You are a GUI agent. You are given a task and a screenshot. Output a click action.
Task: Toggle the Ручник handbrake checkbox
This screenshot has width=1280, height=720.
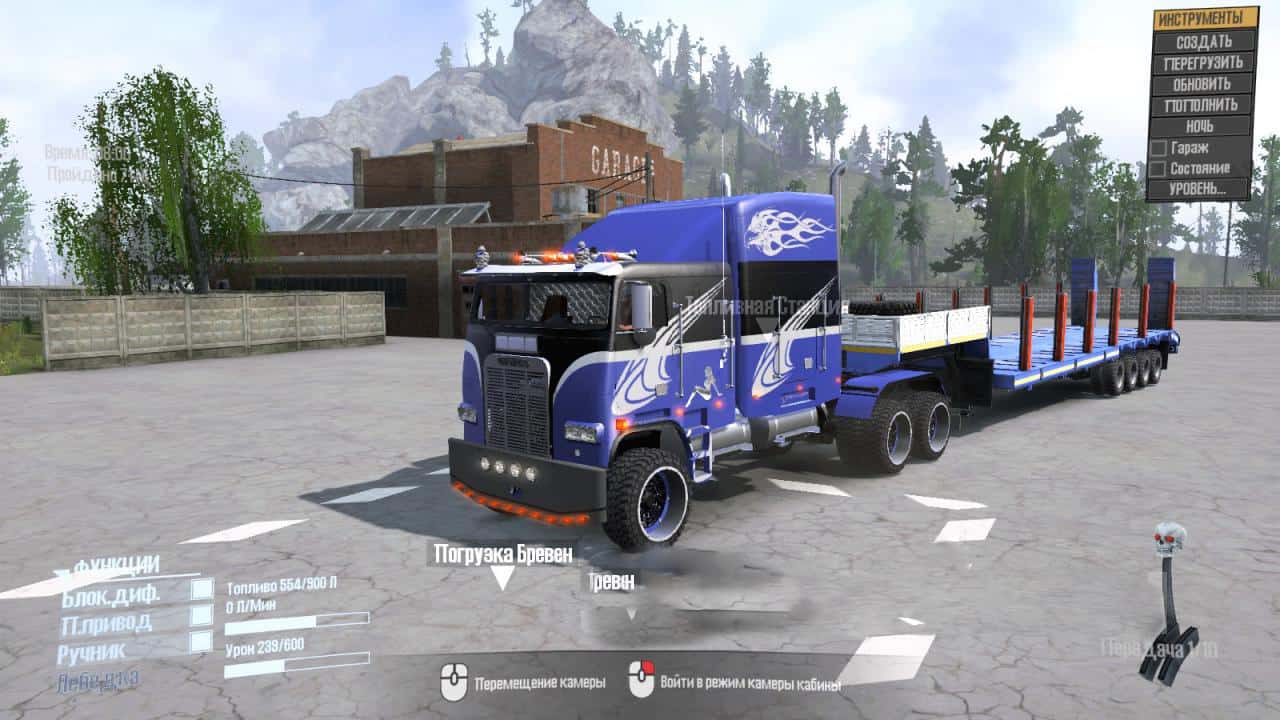202,642
